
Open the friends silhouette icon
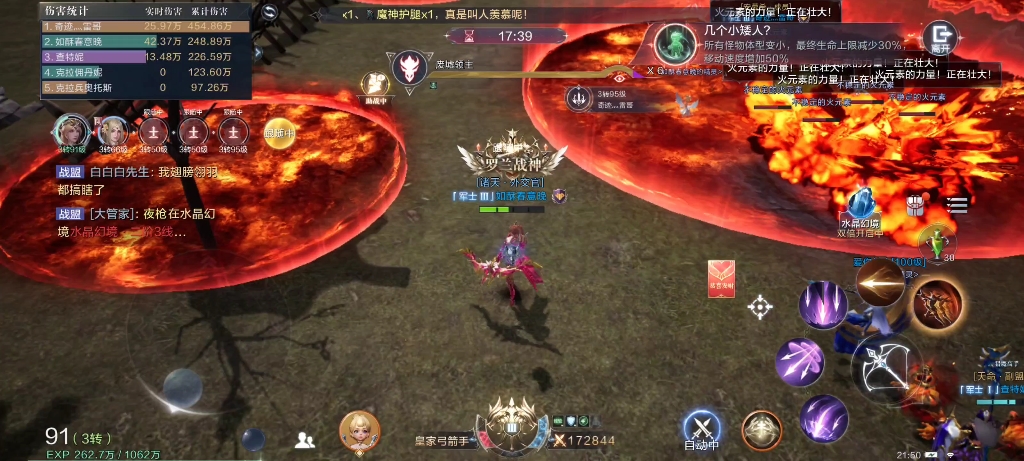305,438
